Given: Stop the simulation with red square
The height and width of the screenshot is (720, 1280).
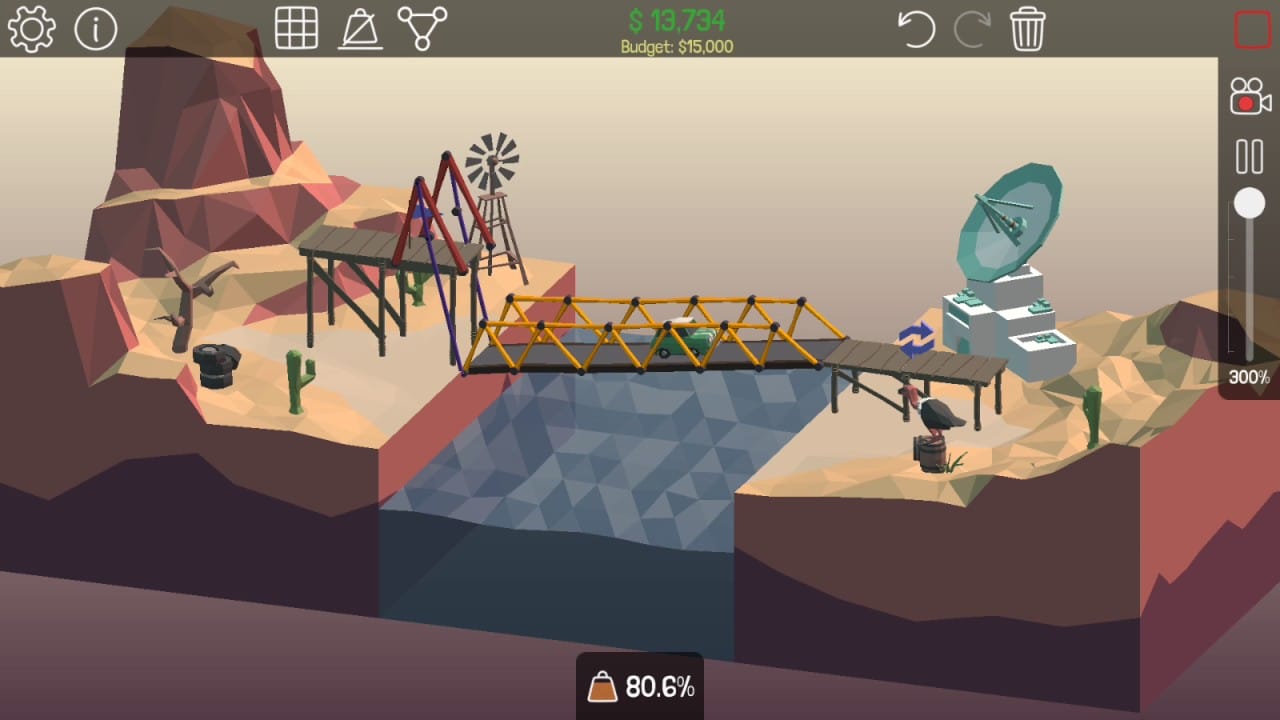Looking at the screenshot, I should click(1252, 29).
